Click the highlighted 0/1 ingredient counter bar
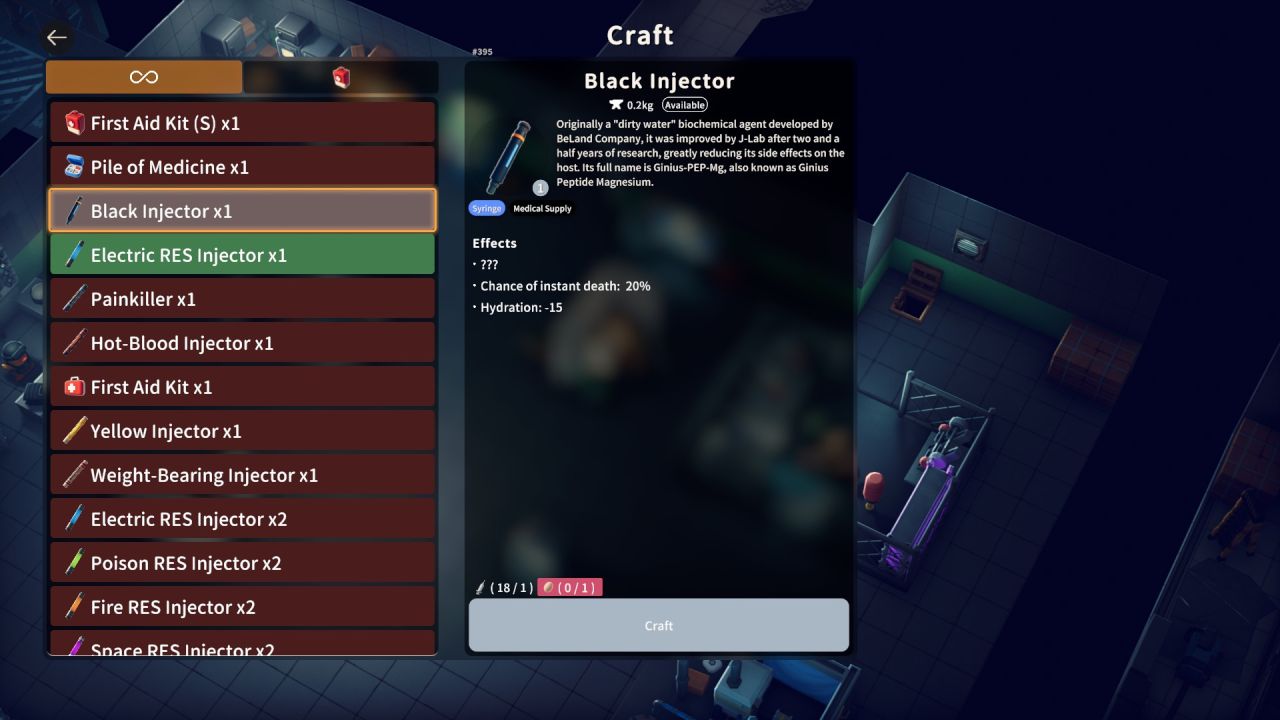The height and width of the screenshot is (720, 1280). [x=571, y=587]
